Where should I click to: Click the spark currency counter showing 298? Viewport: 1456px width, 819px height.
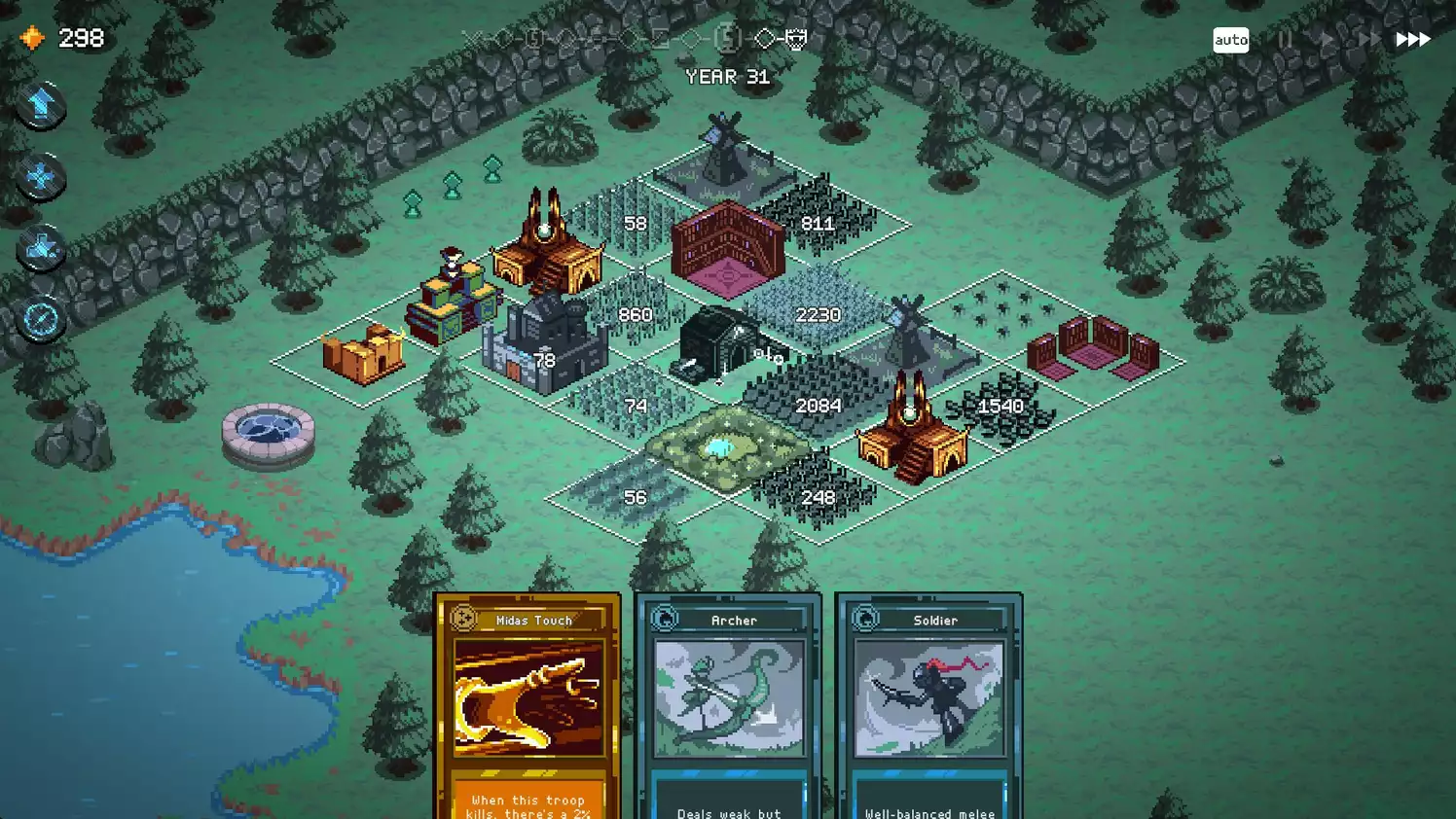(62, 38)
